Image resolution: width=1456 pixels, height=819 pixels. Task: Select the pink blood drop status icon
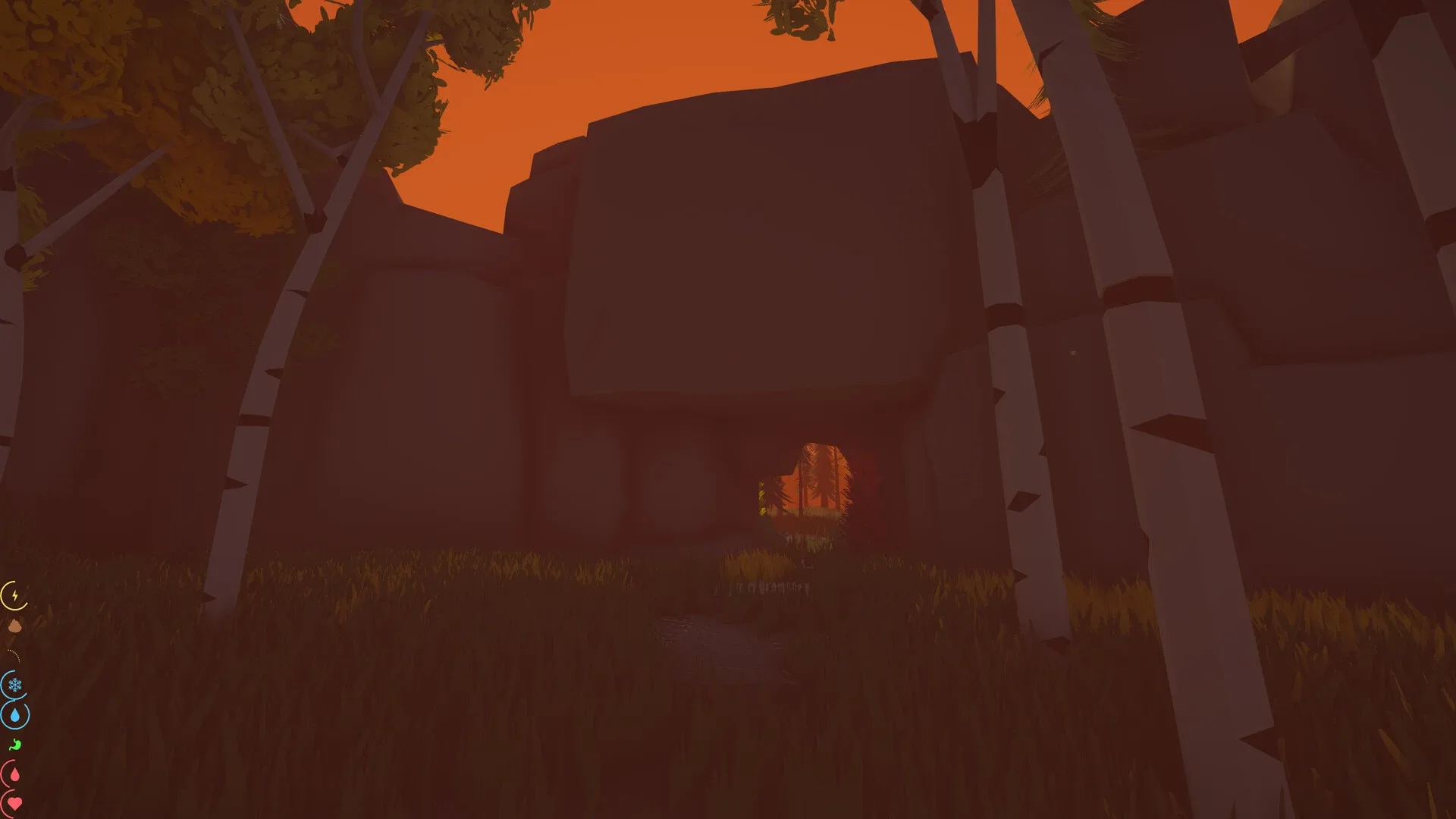(15, 774)
